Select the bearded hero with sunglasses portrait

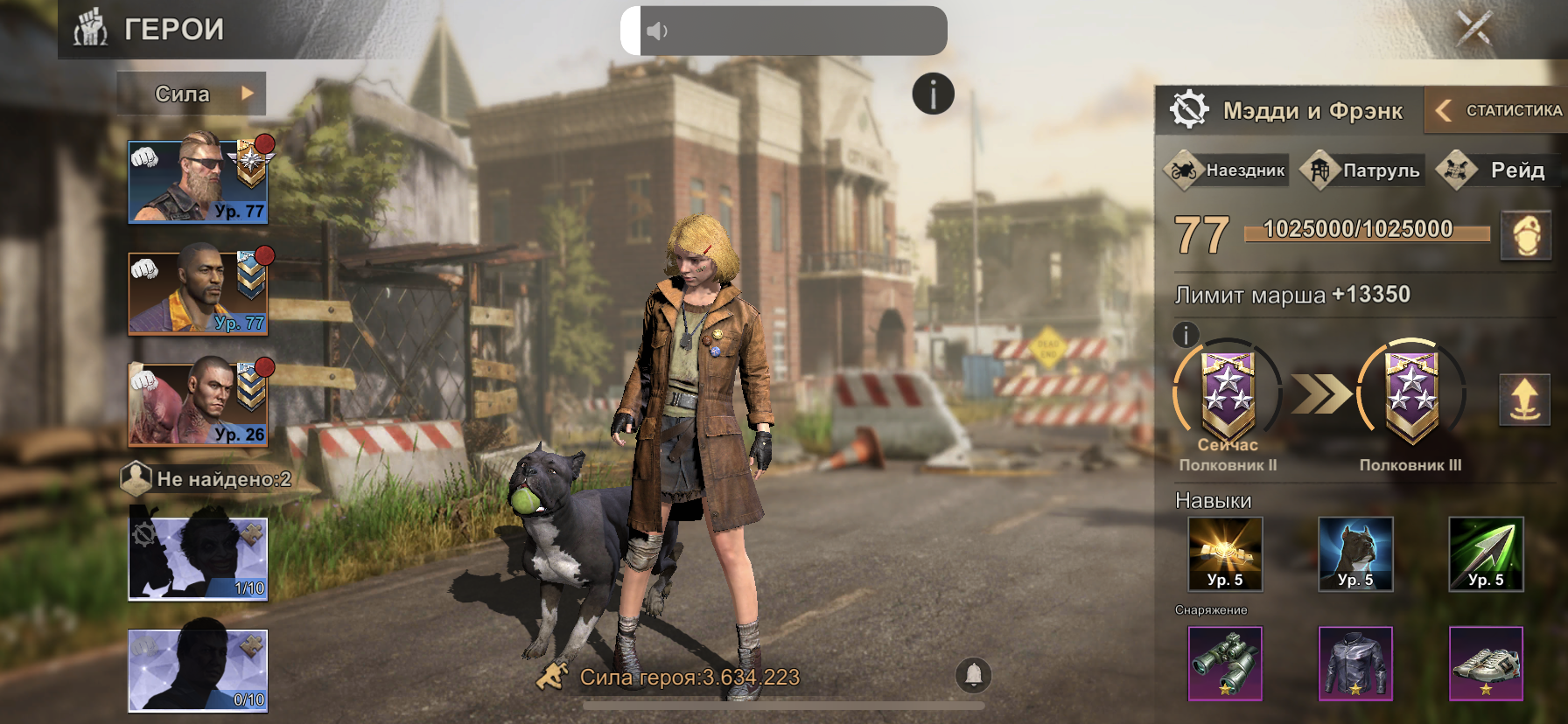(198, 180)
